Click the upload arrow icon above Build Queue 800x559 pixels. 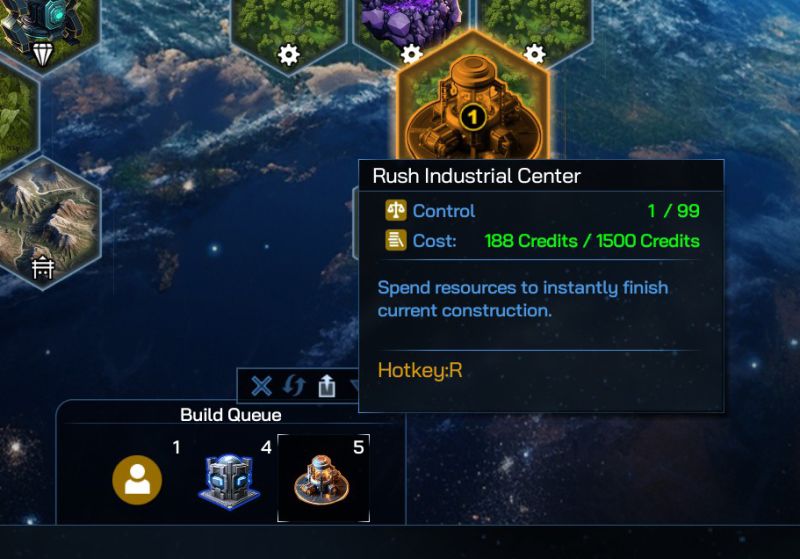coord(327,386)
